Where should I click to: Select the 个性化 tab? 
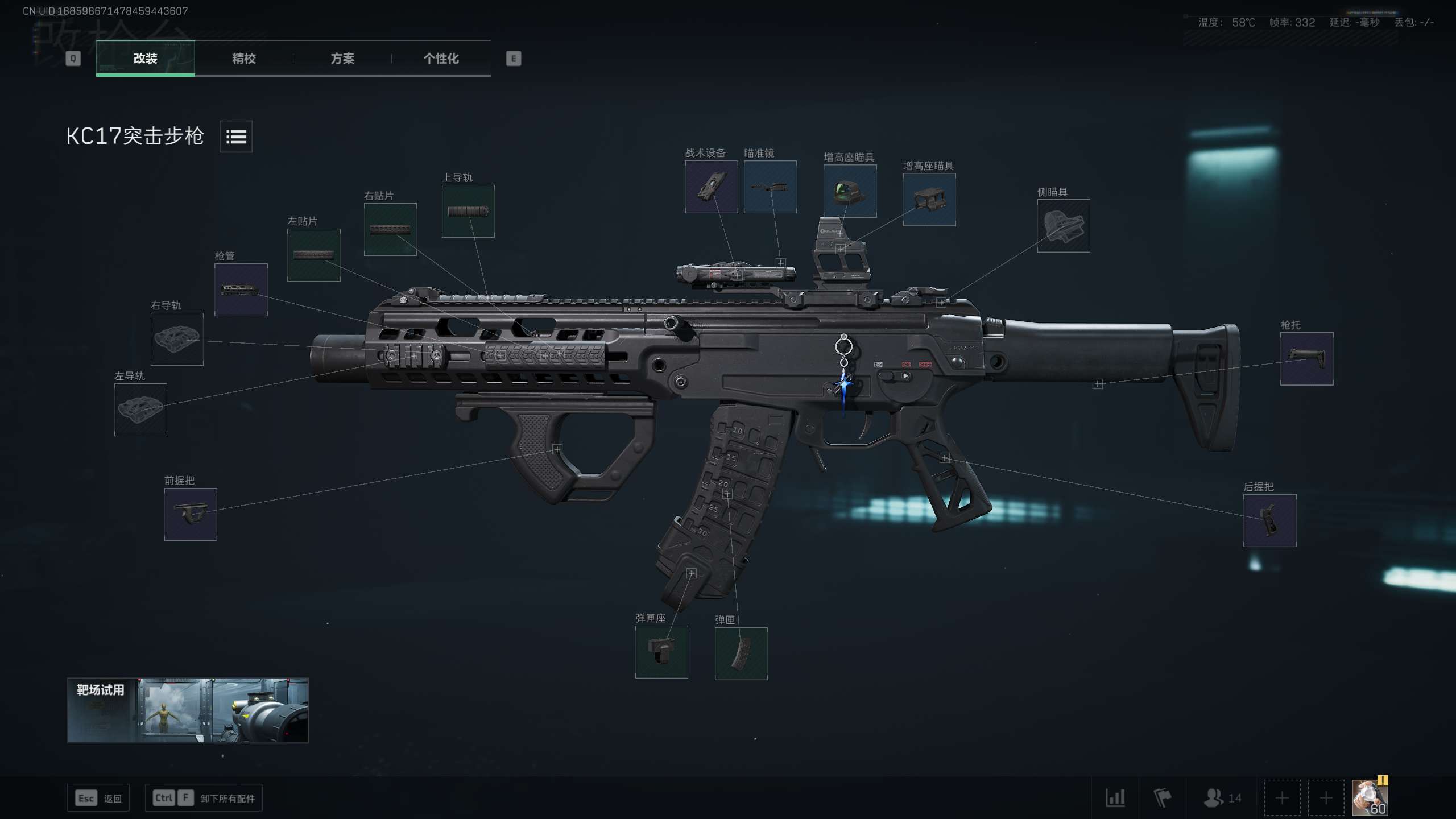click(x=441, y=59)
